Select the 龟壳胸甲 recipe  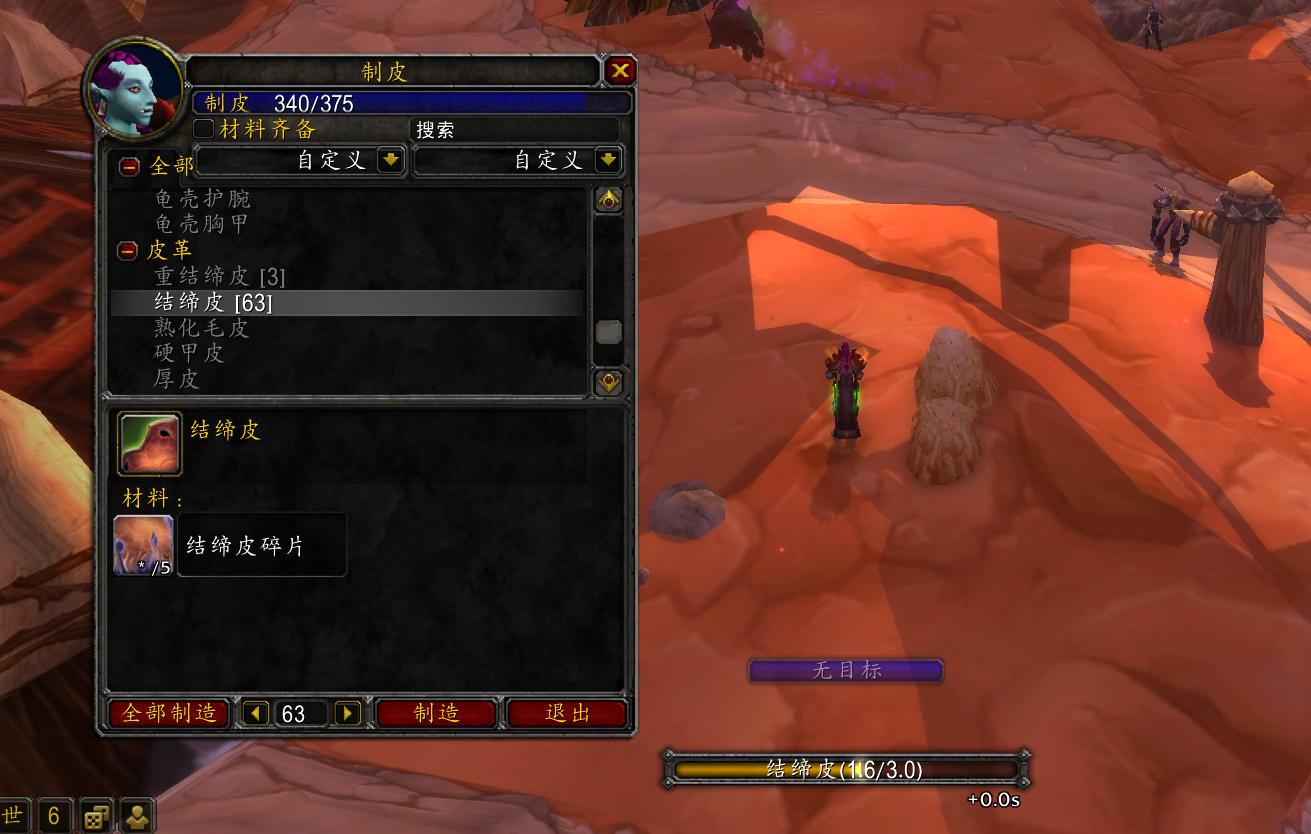tap(201, 224)
